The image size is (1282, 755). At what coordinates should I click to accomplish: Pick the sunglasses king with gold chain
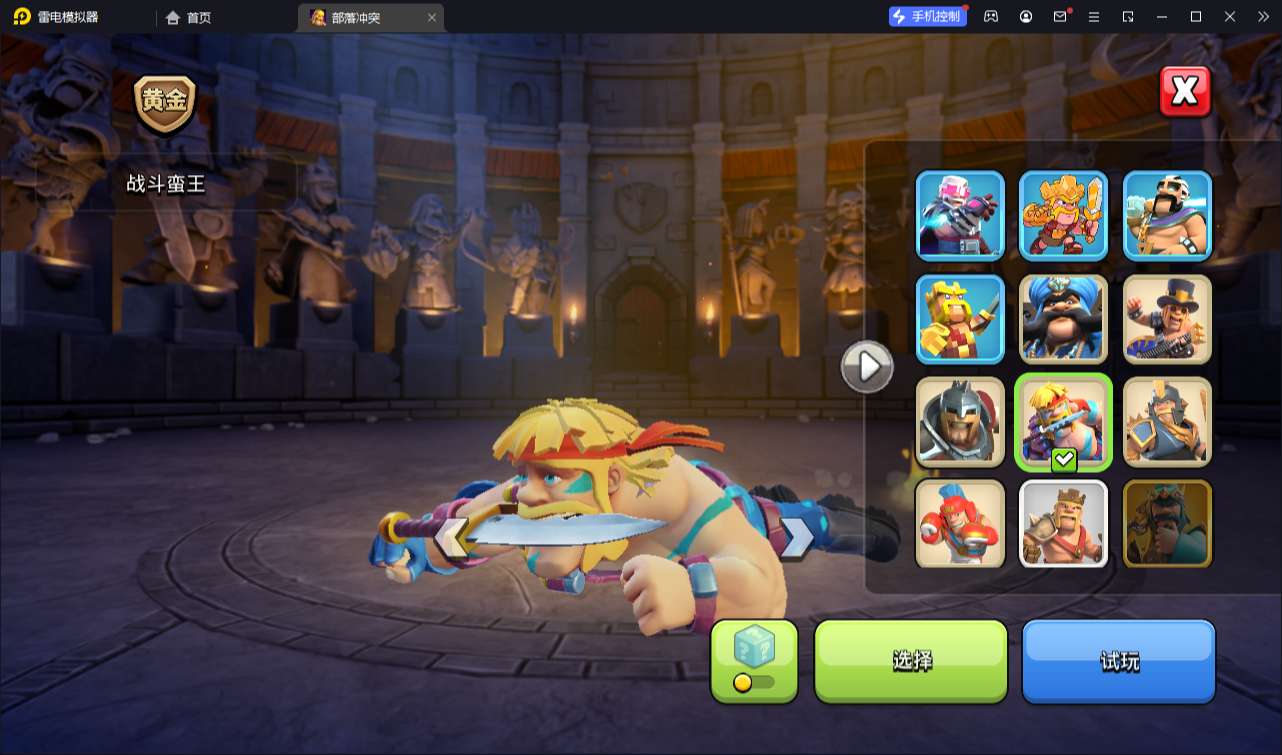pyautogui.click(x=1167, y=215)
